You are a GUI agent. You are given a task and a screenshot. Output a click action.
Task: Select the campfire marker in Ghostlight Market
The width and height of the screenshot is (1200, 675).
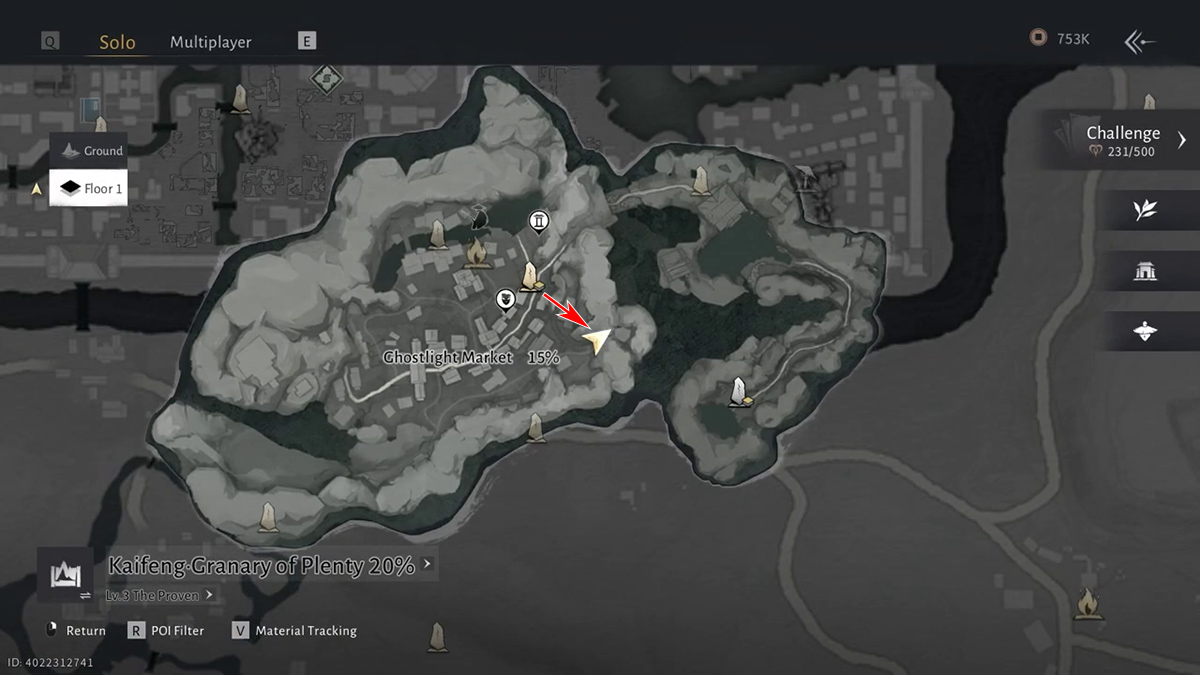(x=476, y=252)
